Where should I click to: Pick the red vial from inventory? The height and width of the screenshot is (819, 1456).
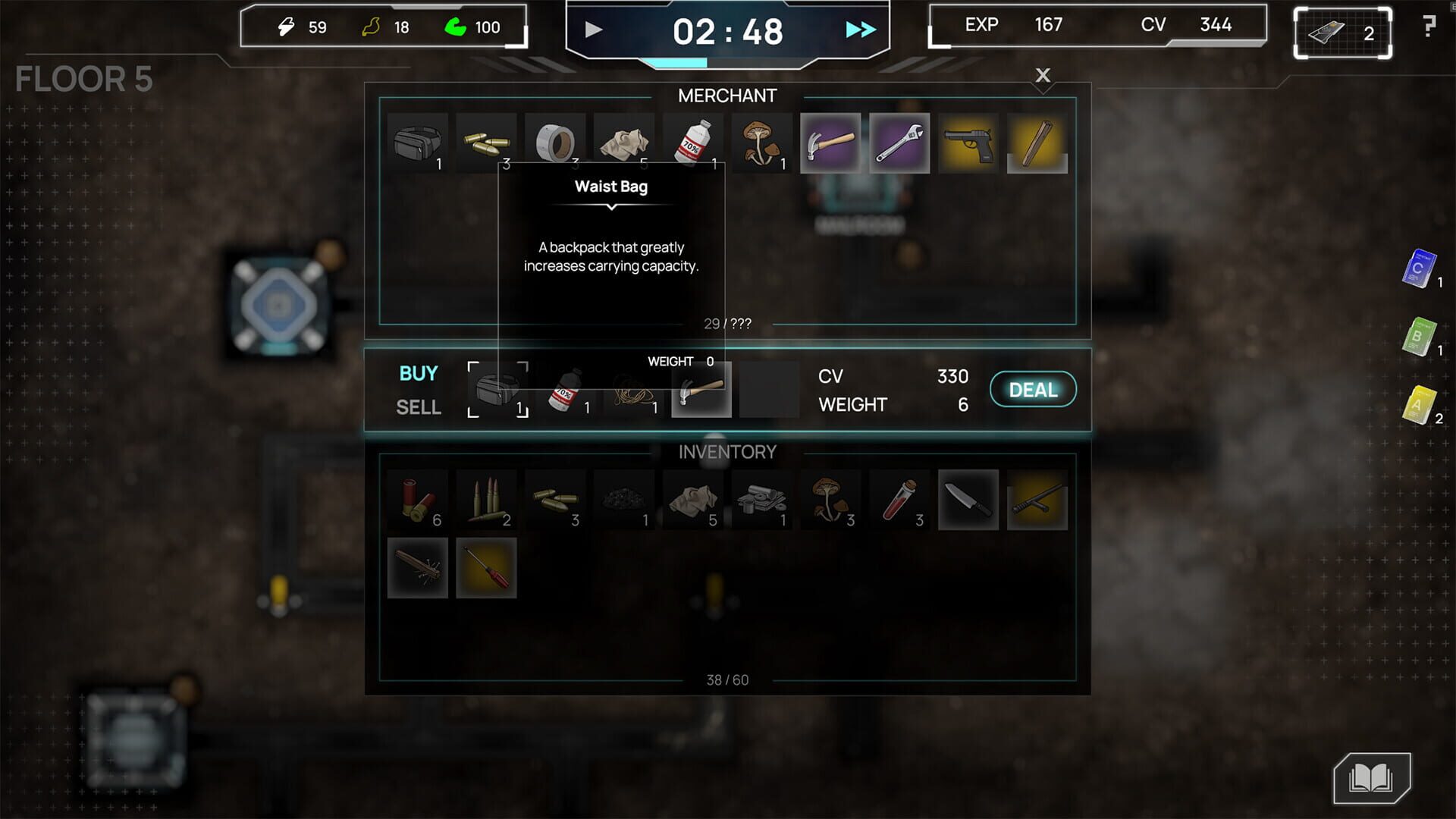(x=899, y=499)
